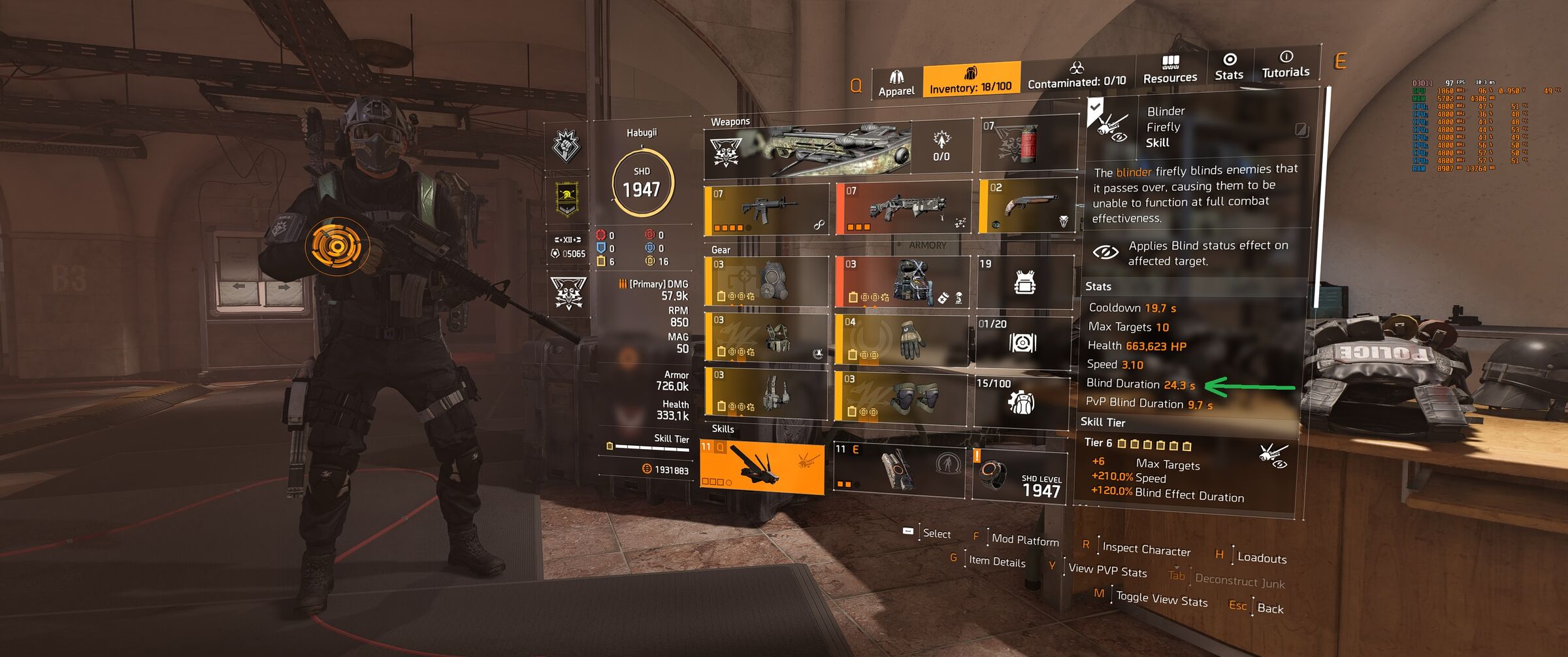Open the Tutorials tab
Viewport: 1568px width, 657px height.
[1285, 65]
